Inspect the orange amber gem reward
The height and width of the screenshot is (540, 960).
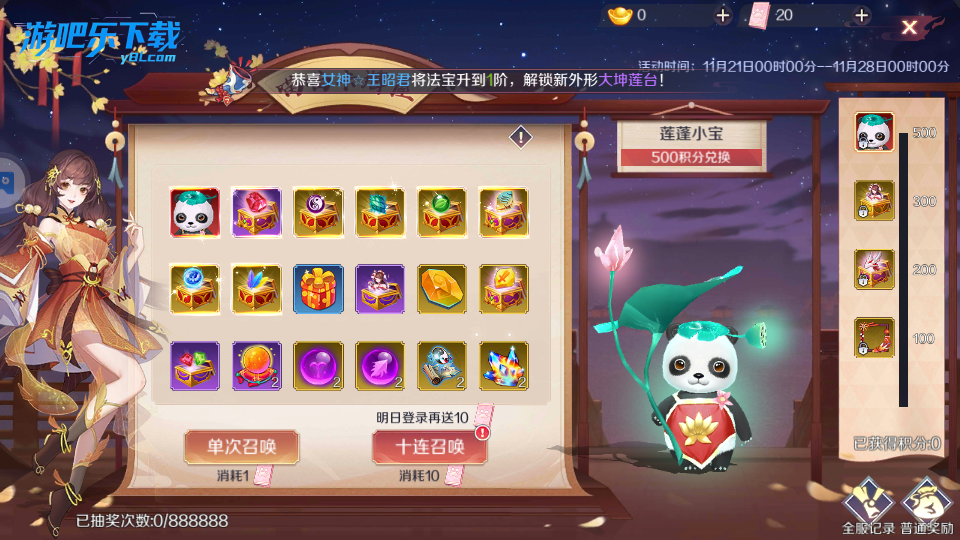tap(441, 289)
